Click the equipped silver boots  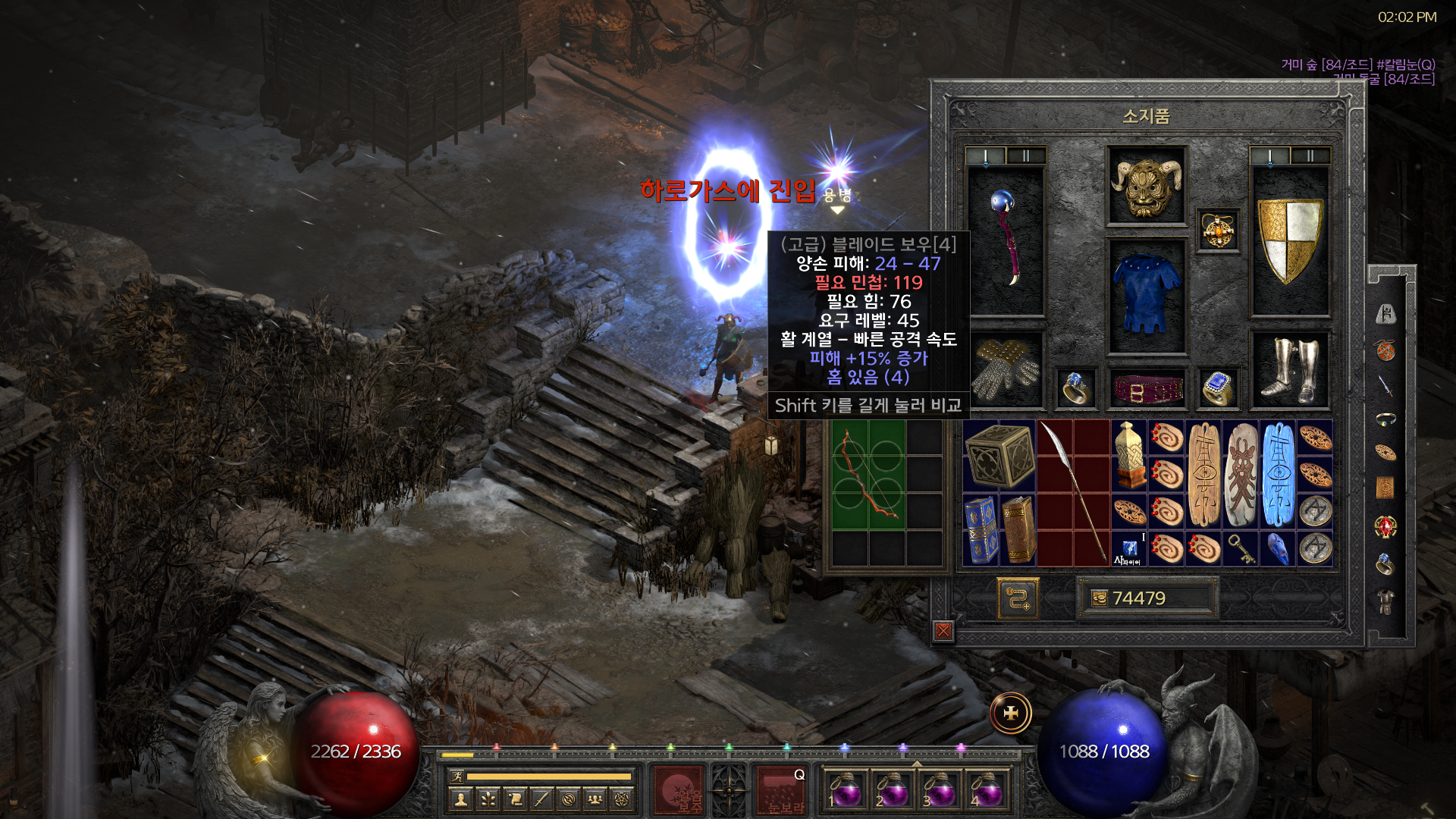pyautogui.click(x=1289, y=370)
